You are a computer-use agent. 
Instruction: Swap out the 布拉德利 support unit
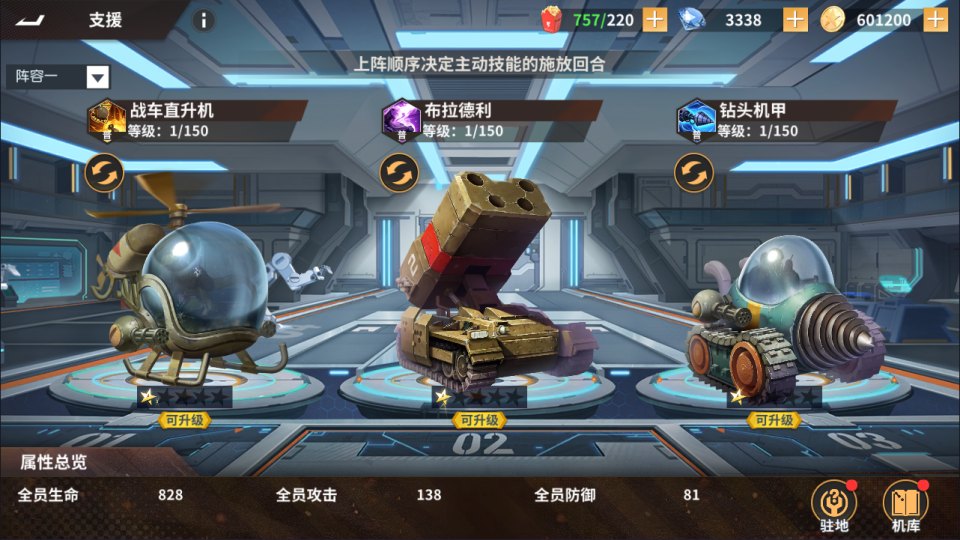pos(398,173)
